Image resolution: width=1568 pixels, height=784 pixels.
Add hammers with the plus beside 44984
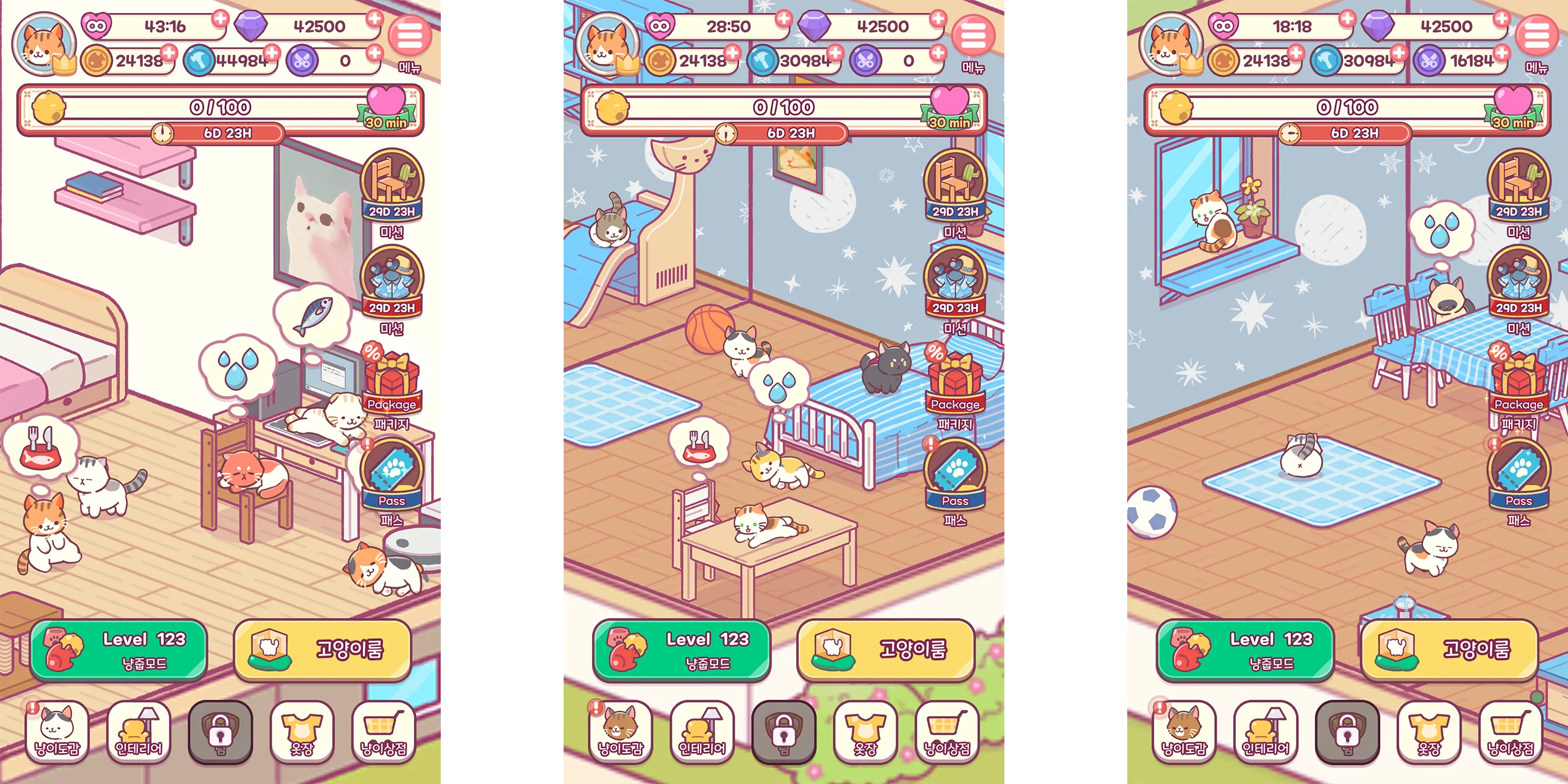(272, 53)
